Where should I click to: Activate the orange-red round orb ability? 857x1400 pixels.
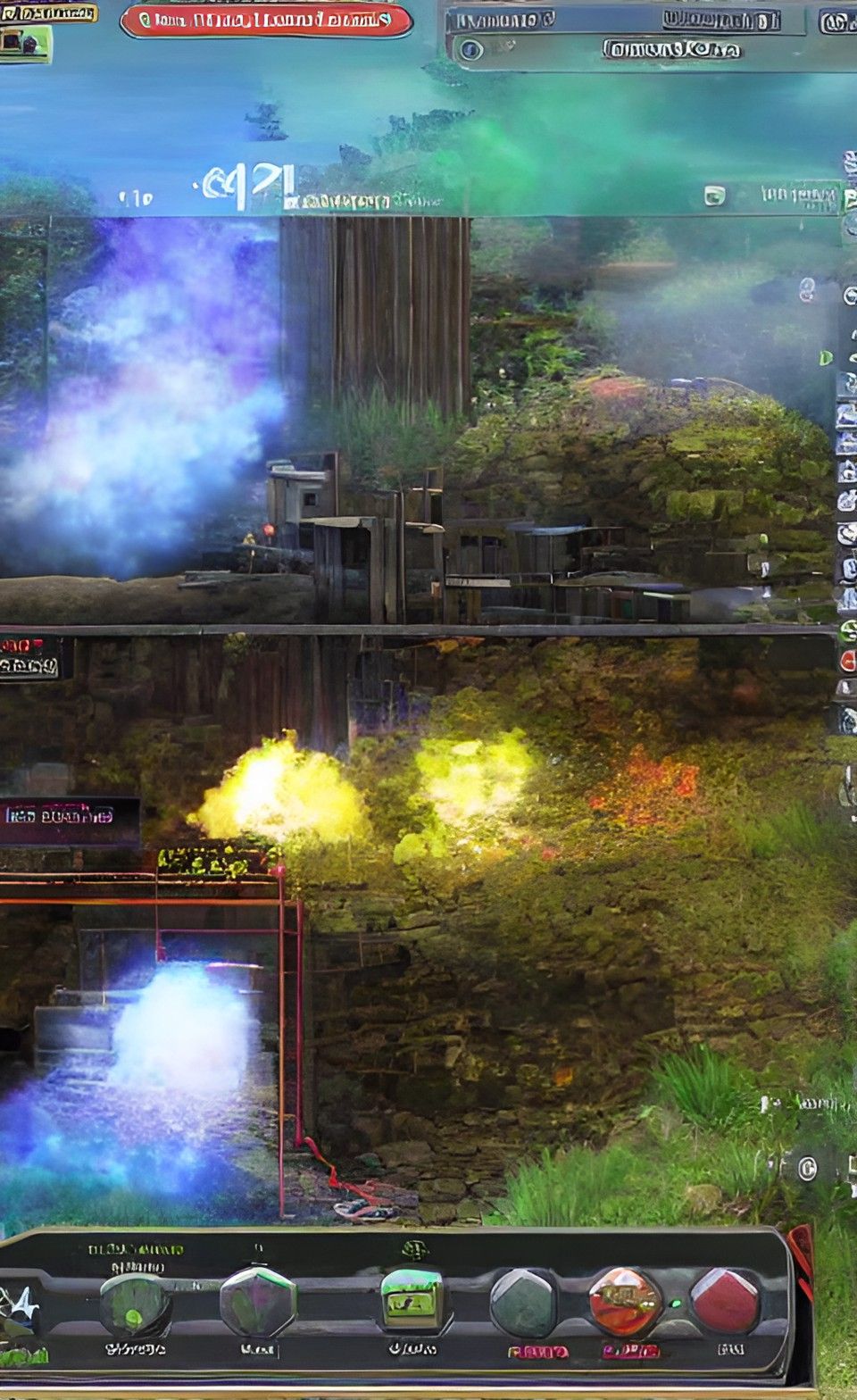(625, 1303)
